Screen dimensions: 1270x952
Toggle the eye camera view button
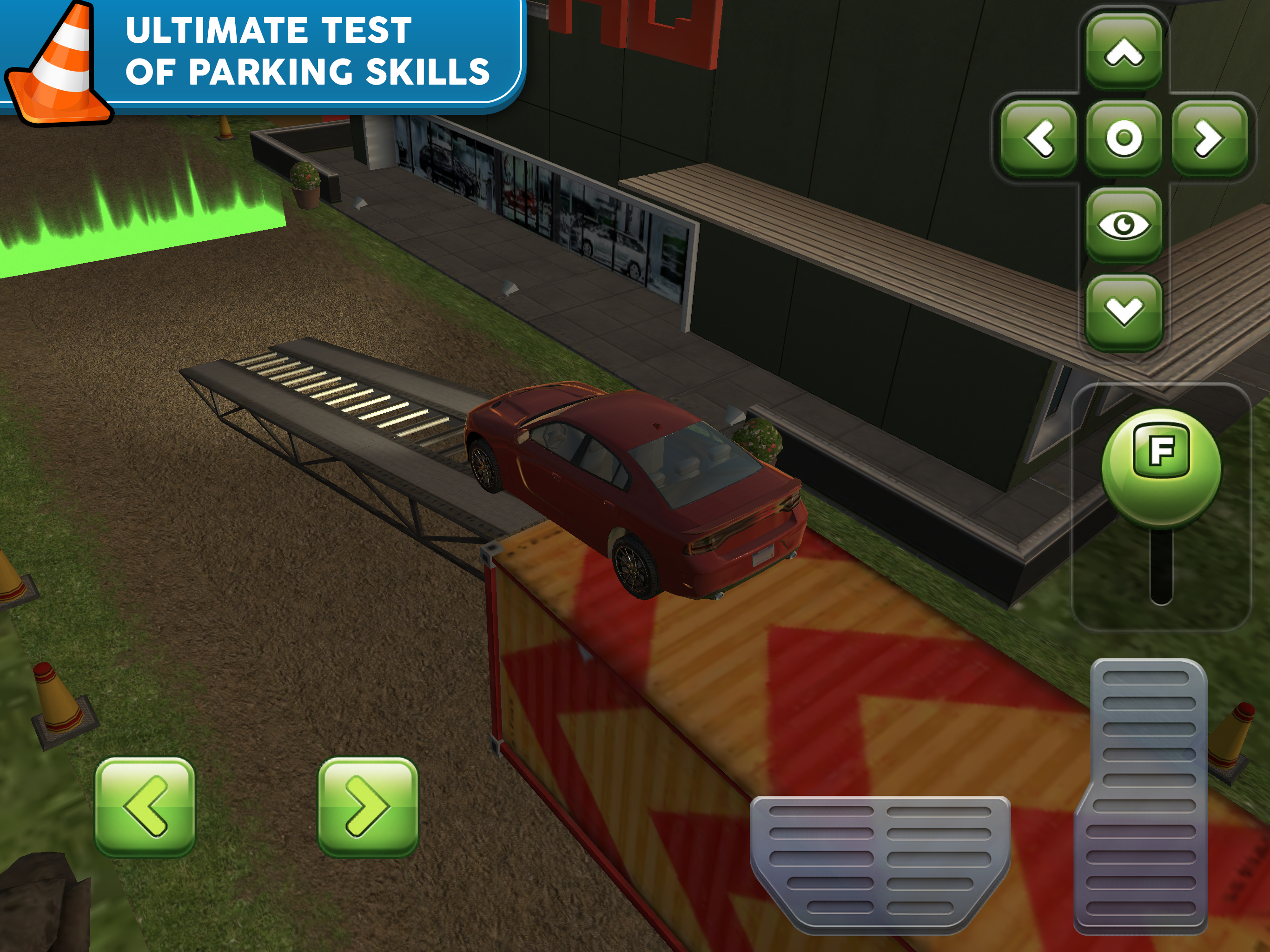point(1124,225)
